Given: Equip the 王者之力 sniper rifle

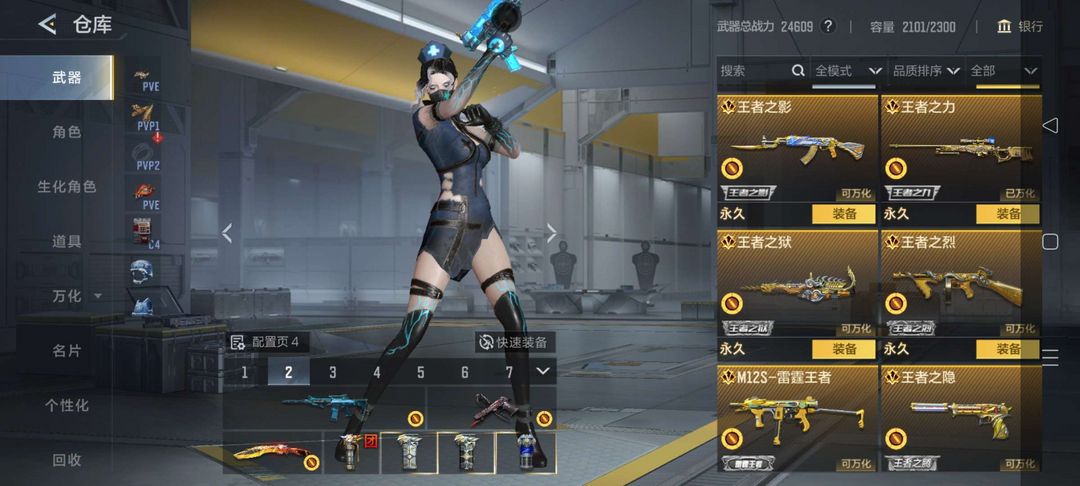Looking at the screenshot, I should 1007,213.
